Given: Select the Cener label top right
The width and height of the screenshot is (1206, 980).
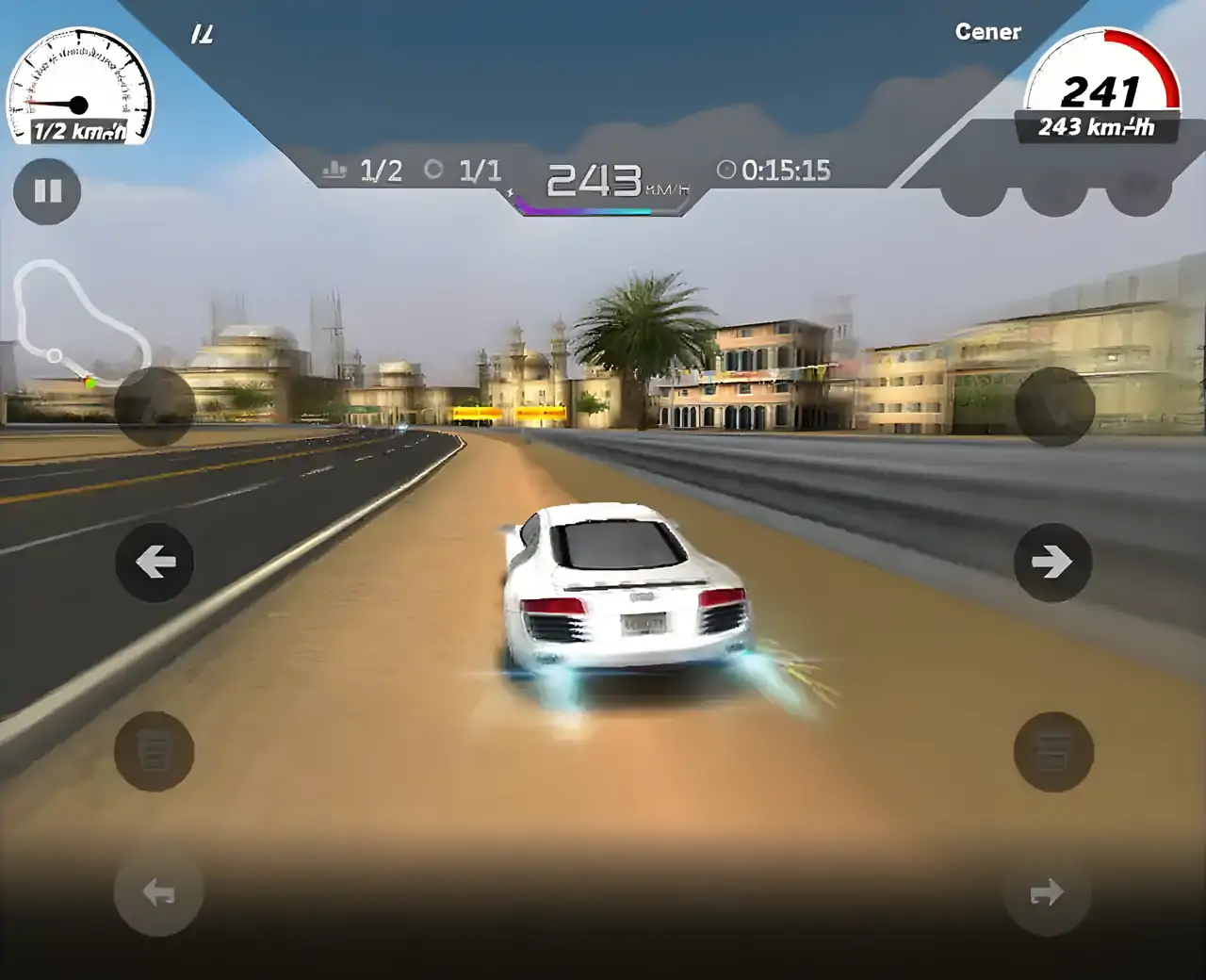Looking at the screenshot, I should click(989, 31).
